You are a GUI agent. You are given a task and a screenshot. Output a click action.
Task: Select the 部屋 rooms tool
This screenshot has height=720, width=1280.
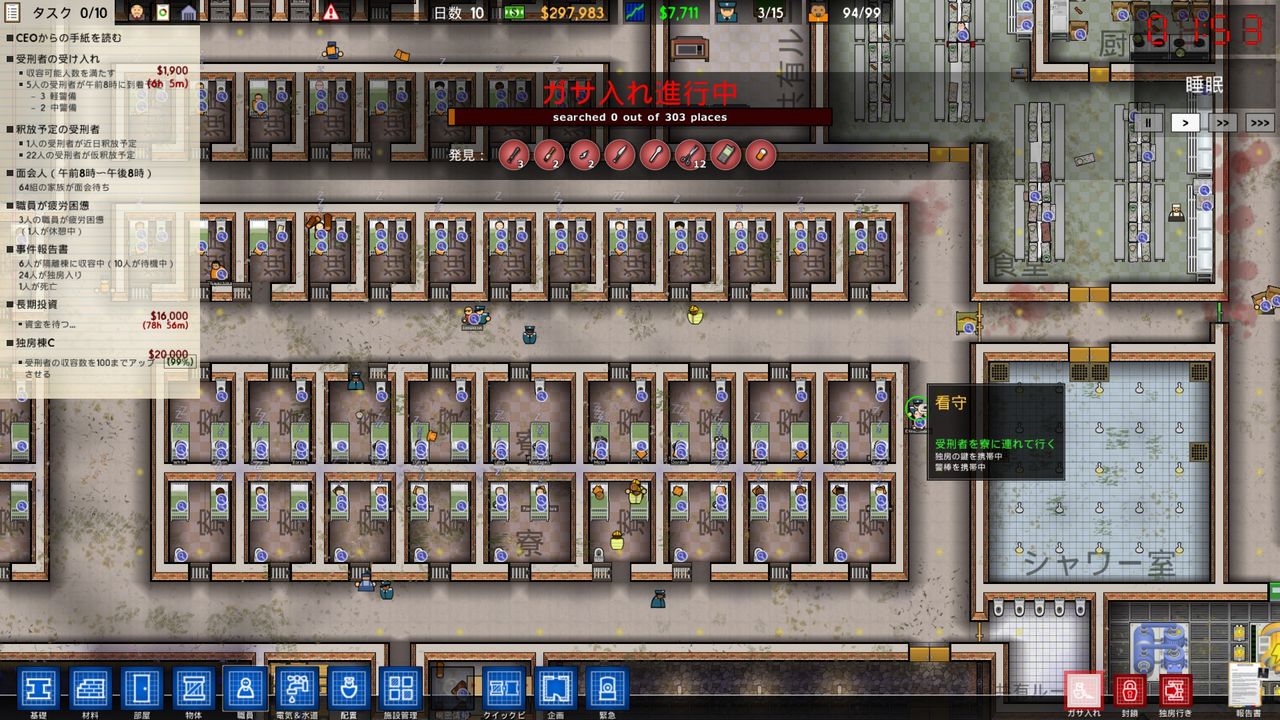(140, 688)
